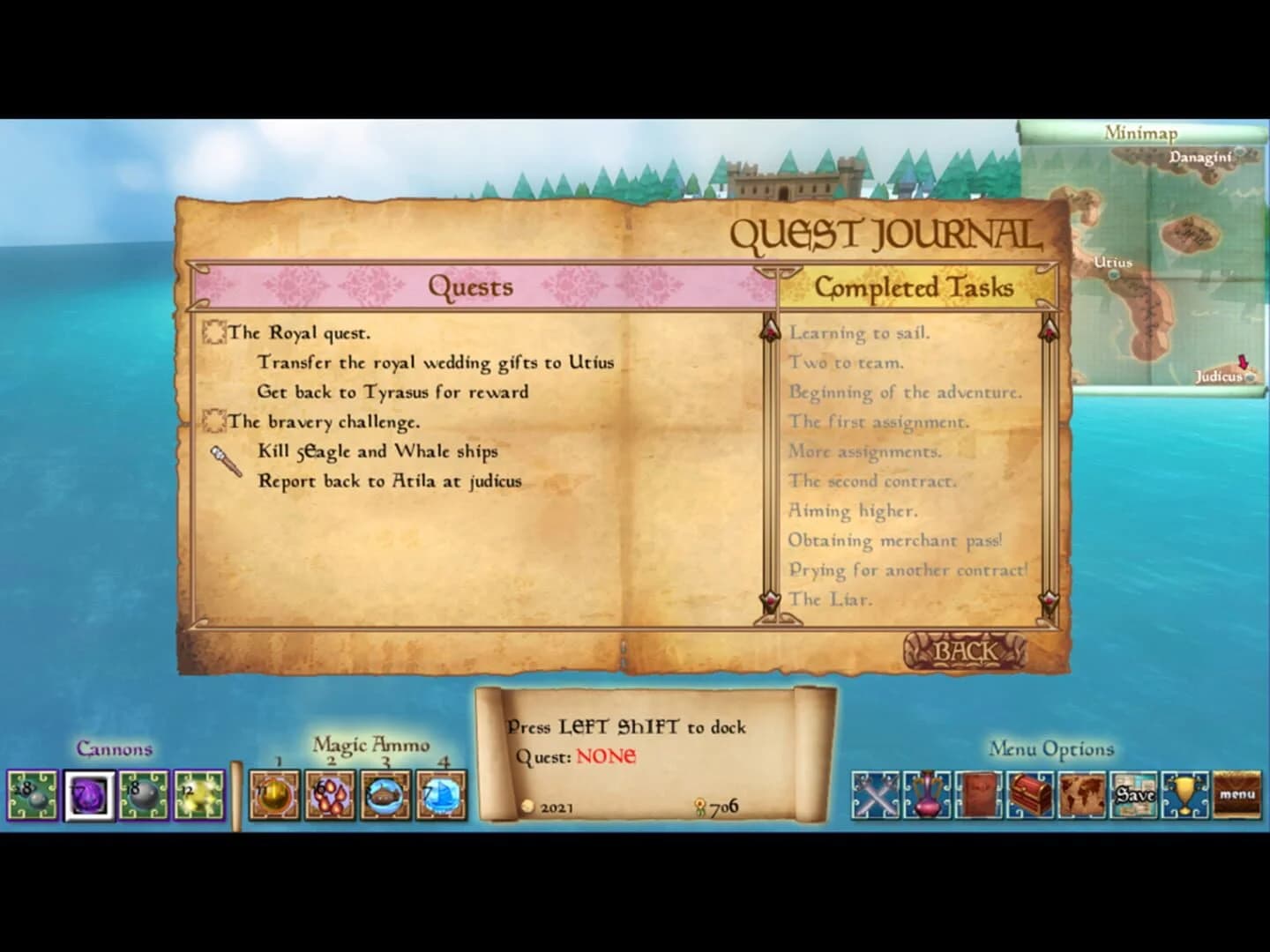Toggle the purple cannonball selection
The height and width of the screenshot is (952, 1270).
coord(89,794)
